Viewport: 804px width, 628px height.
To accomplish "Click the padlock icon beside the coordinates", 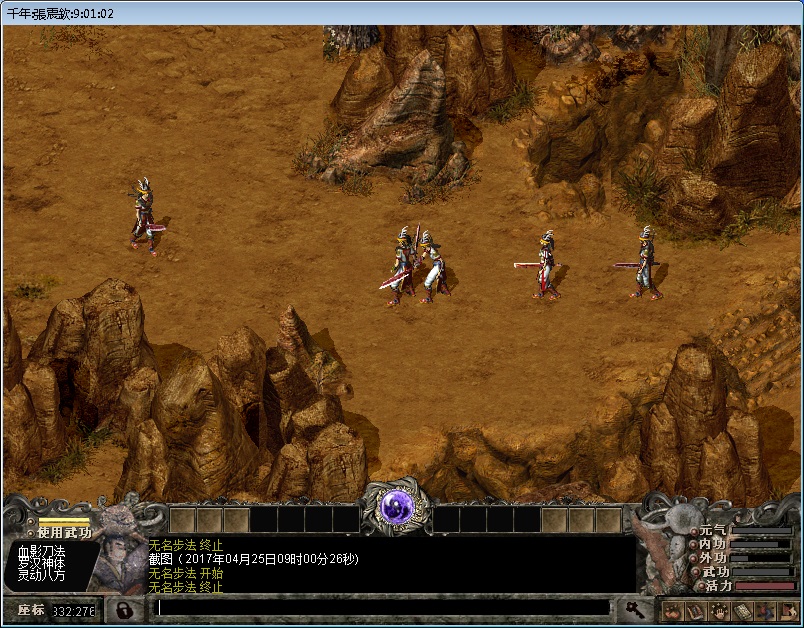I will tap(124, 609).
